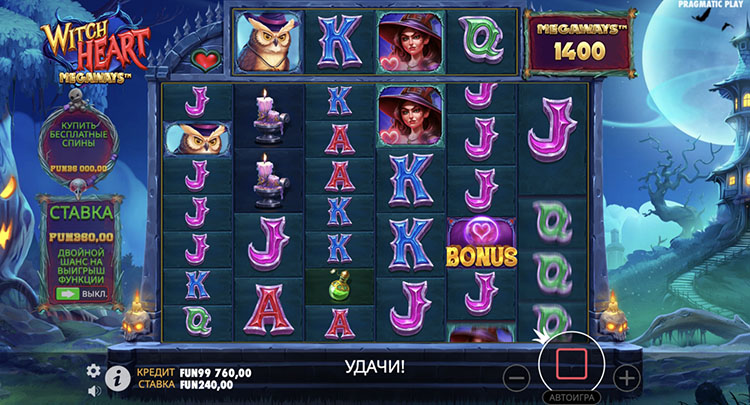Increase the bet with the plus button

tap(626, 377)
